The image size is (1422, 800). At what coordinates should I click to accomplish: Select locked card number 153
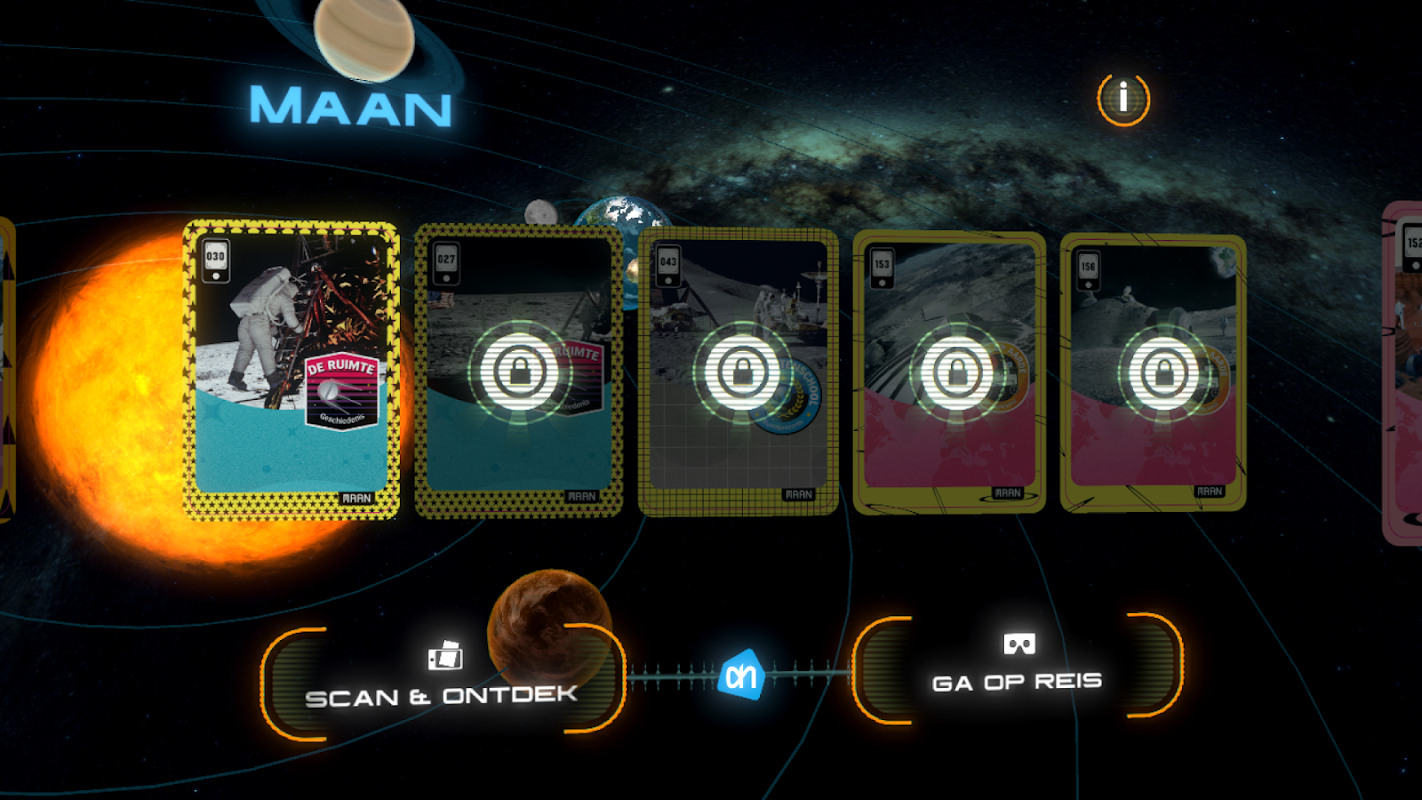(949, 372)
